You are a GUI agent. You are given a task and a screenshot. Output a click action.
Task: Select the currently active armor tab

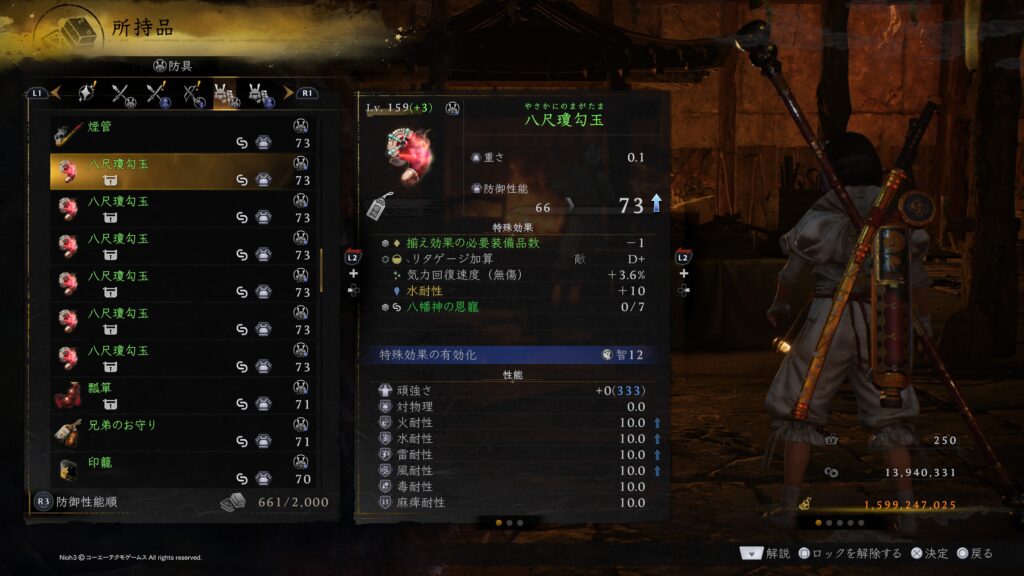[225, 94]
